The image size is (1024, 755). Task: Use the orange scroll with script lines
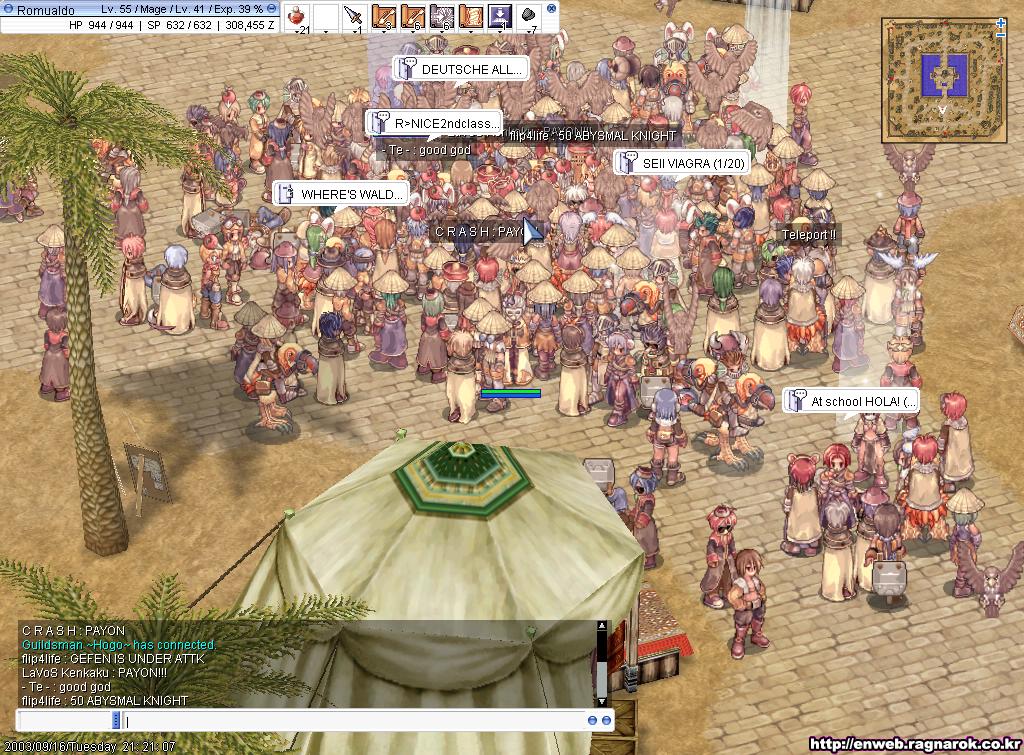click(470, 16)
